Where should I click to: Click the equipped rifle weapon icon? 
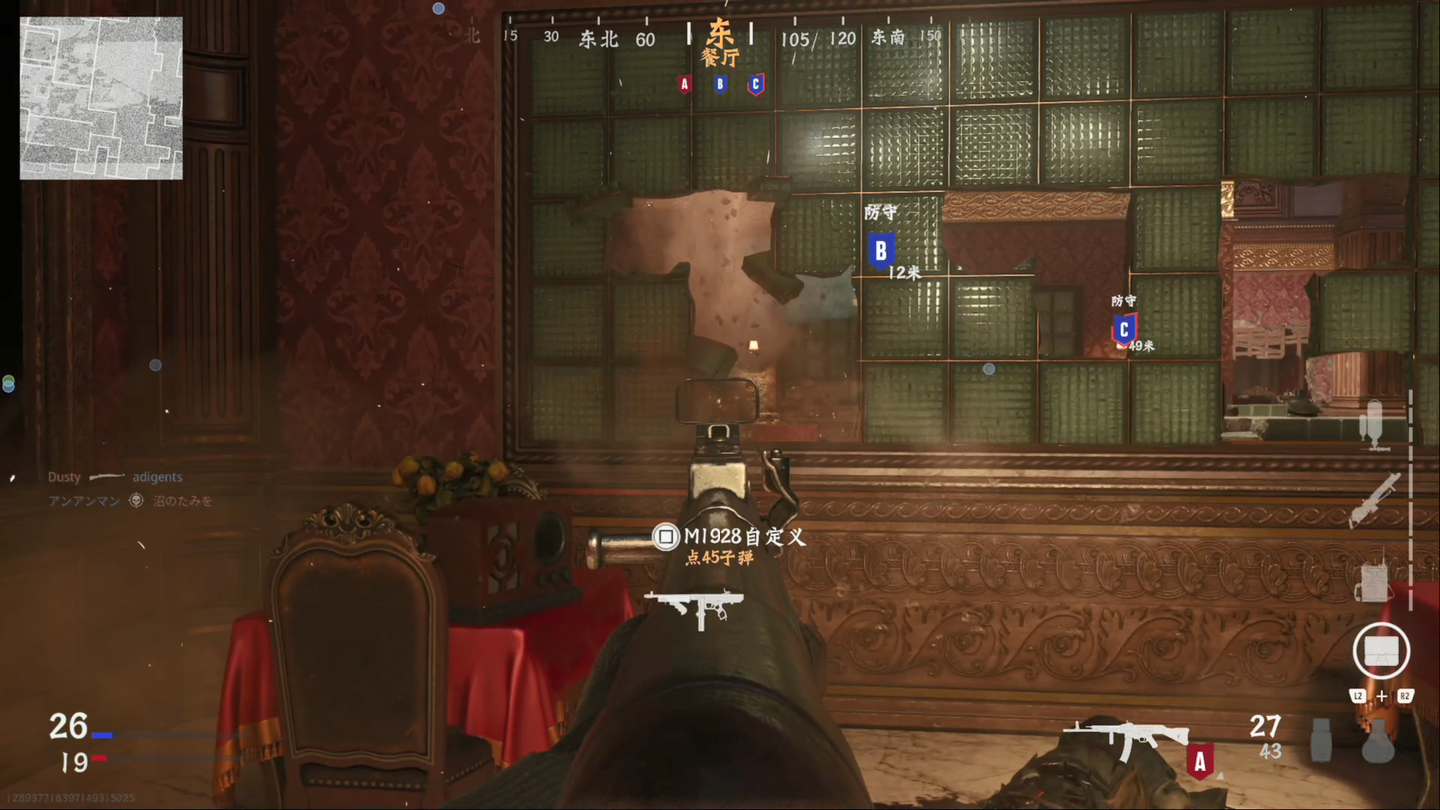pos(1126,740)
